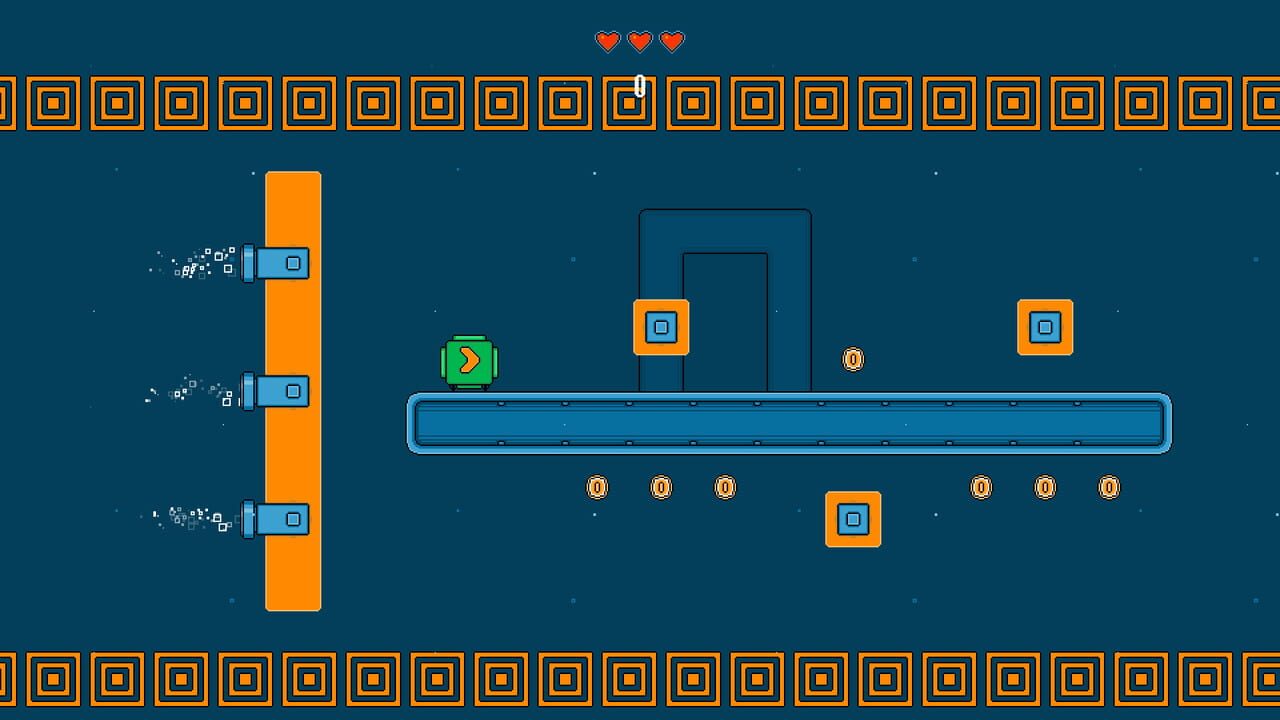1280x720 pixels.
Task: Click the coin floating near the archway
Action: point(852,358)
